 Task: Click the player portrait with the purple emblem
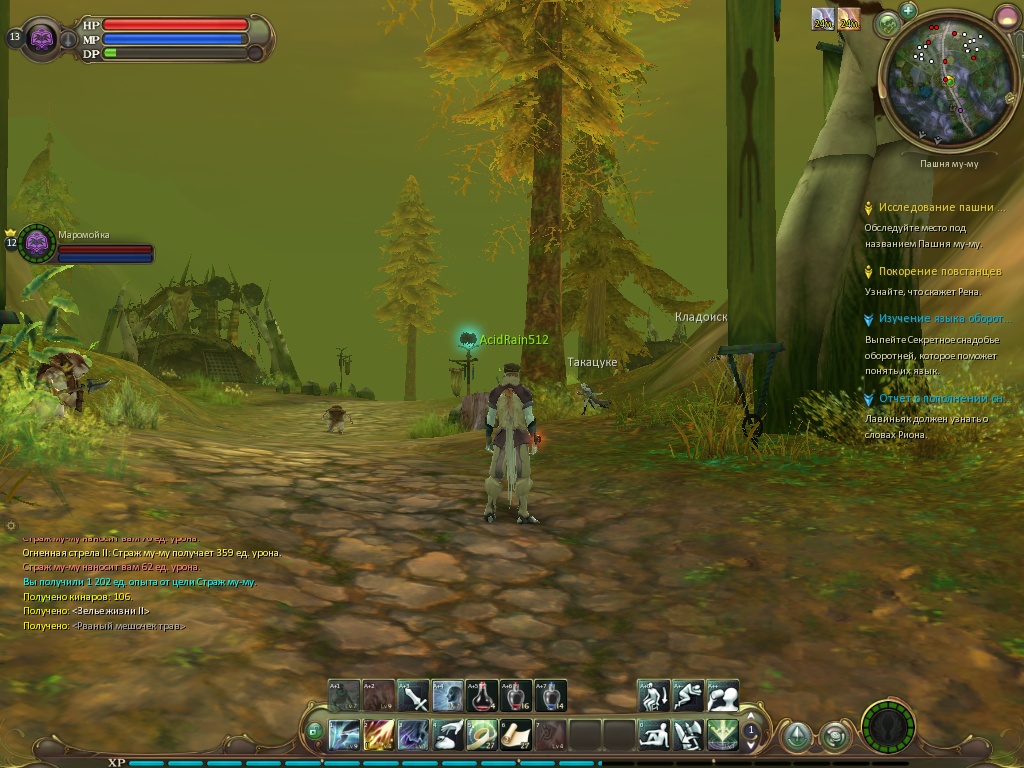(x=41, y=39)
